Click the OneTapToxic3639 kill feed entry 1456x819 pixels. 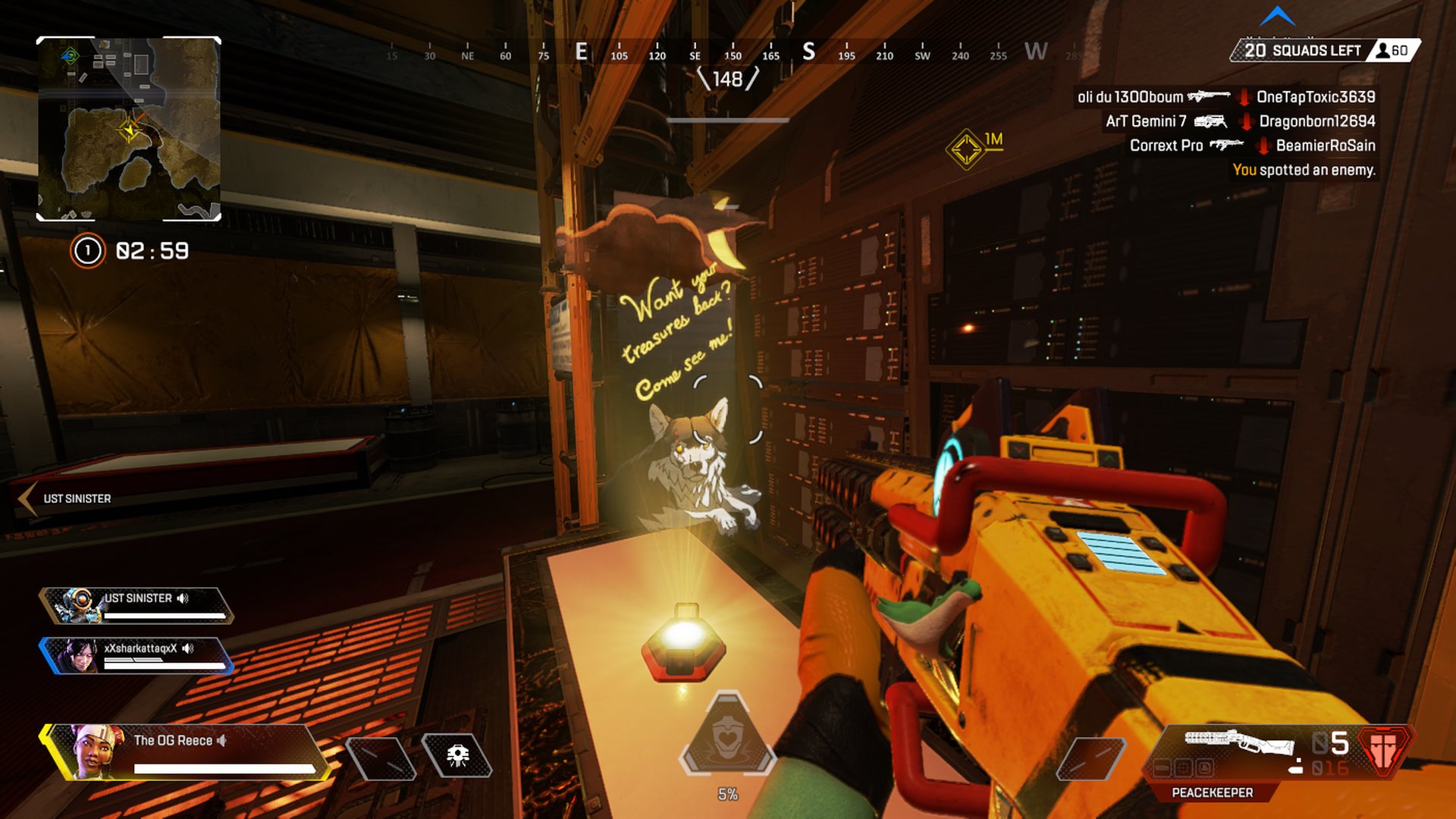coord(1315,97)
